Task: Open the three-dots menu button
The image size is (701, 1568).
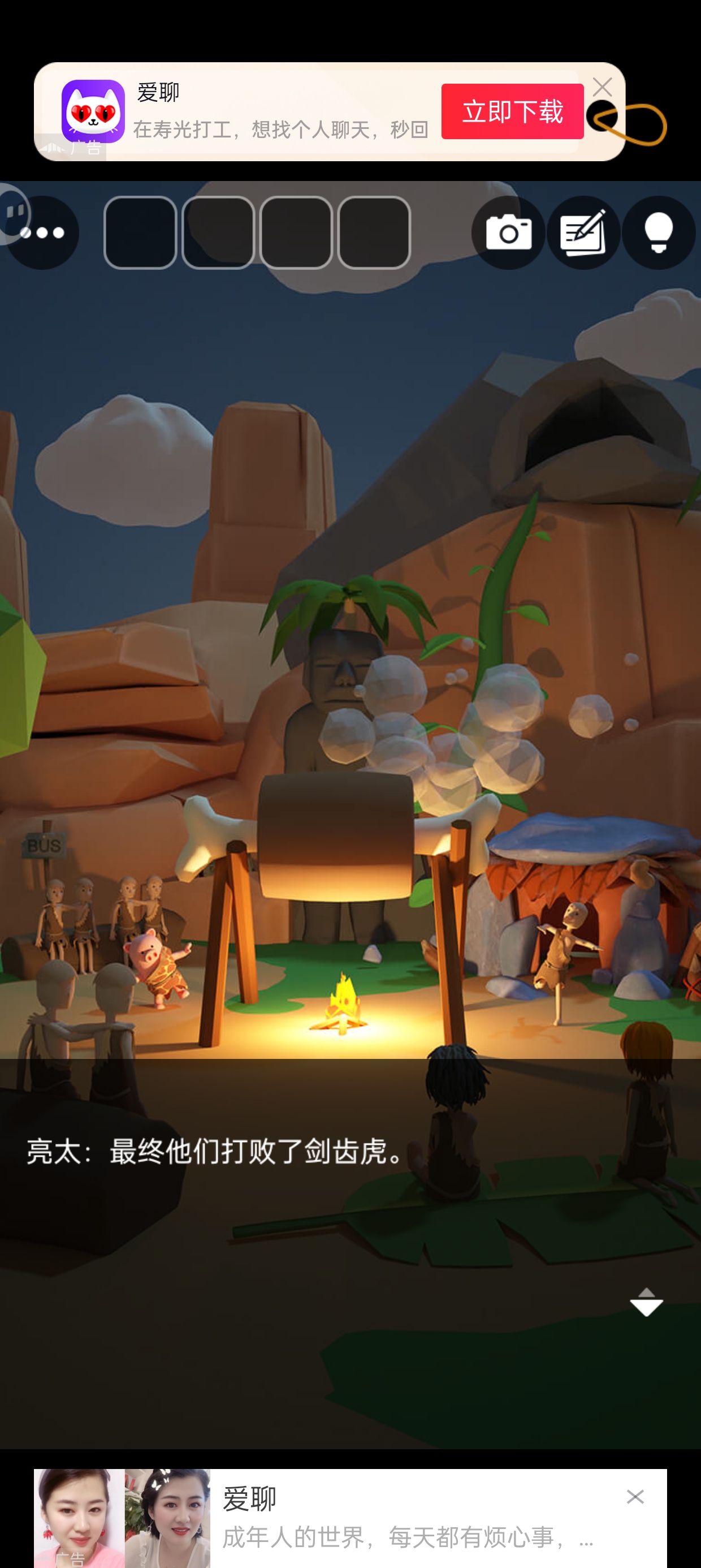Action: pyautogui.click(x=42, y=233)
